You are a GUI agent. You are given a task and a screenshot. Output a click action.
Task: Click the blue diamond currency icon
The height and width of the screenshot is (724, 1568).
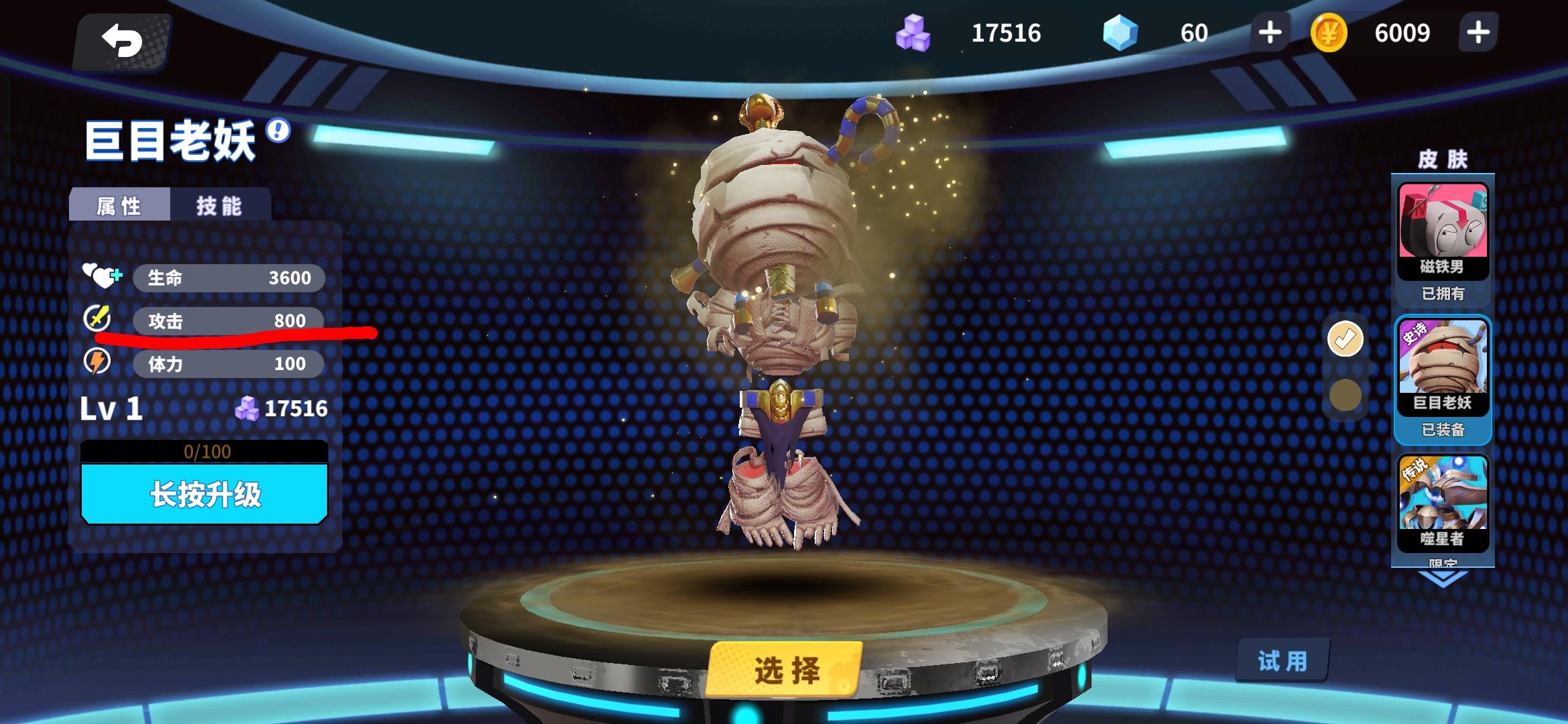[1120, 31]
